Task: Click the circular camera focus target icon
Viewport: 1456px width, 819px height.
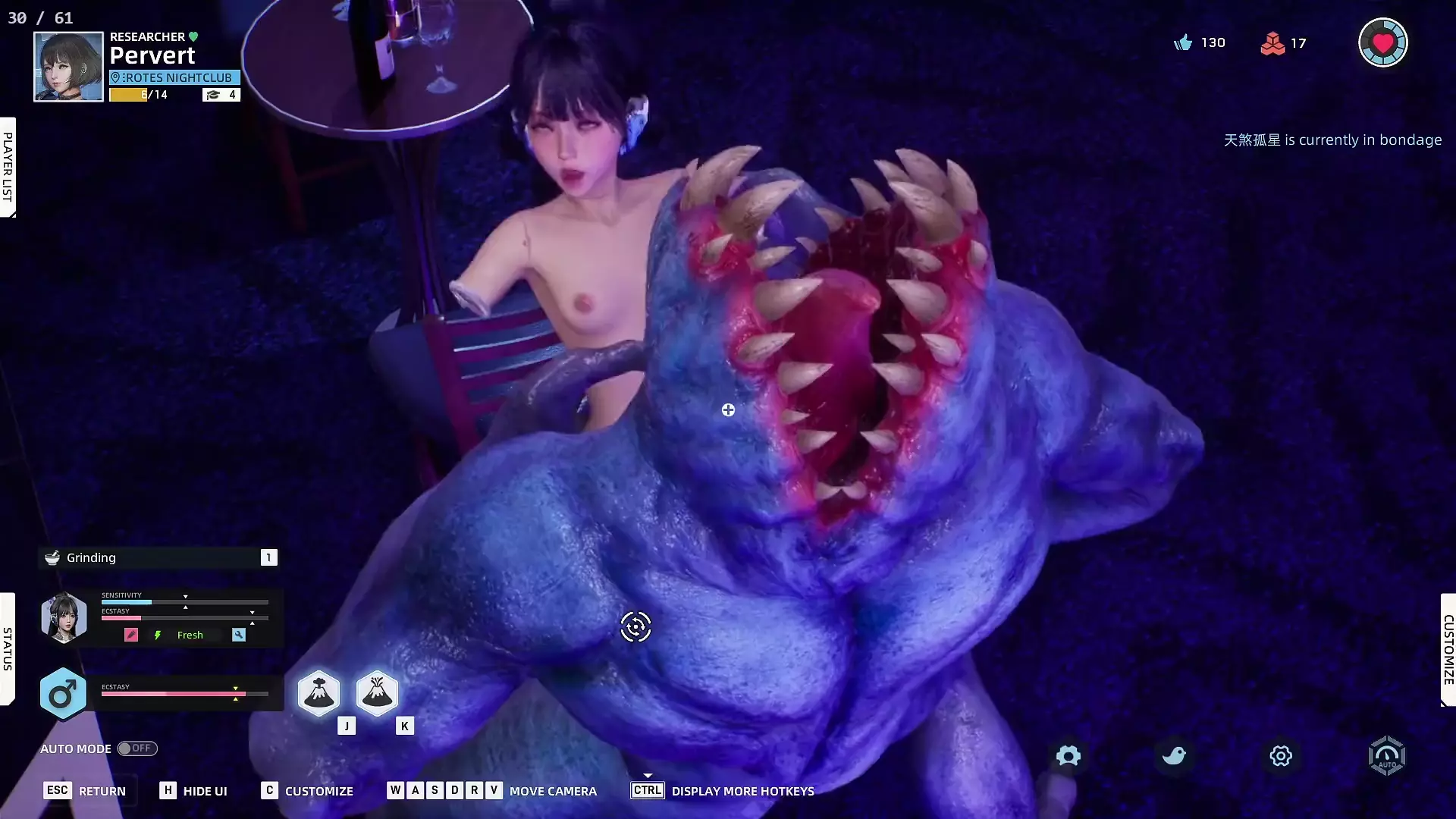Action: 635,627
